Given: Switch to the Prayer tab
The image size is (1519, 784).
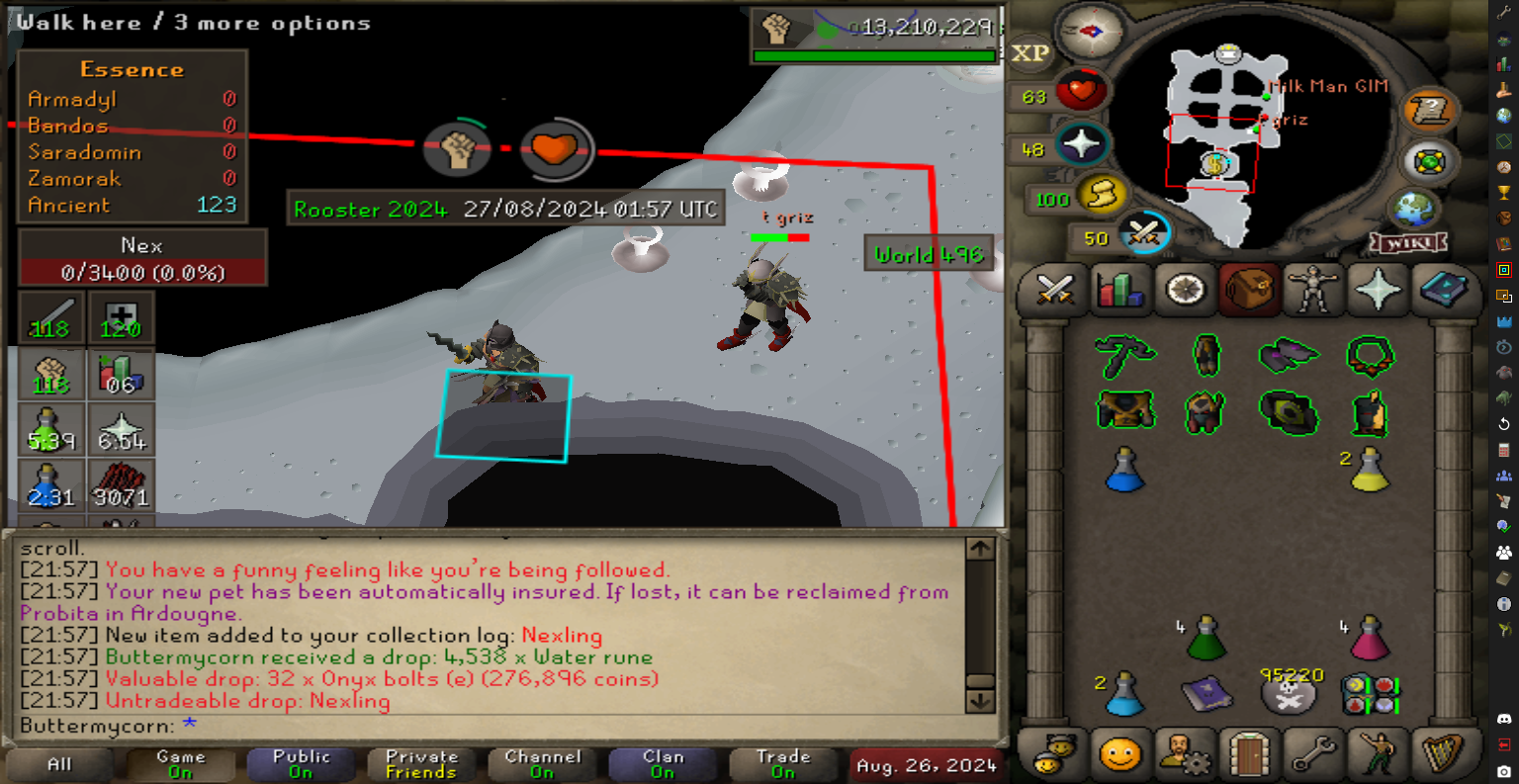Looking at the screenshot, I should pyautogui.click(x=1379, y=290).
